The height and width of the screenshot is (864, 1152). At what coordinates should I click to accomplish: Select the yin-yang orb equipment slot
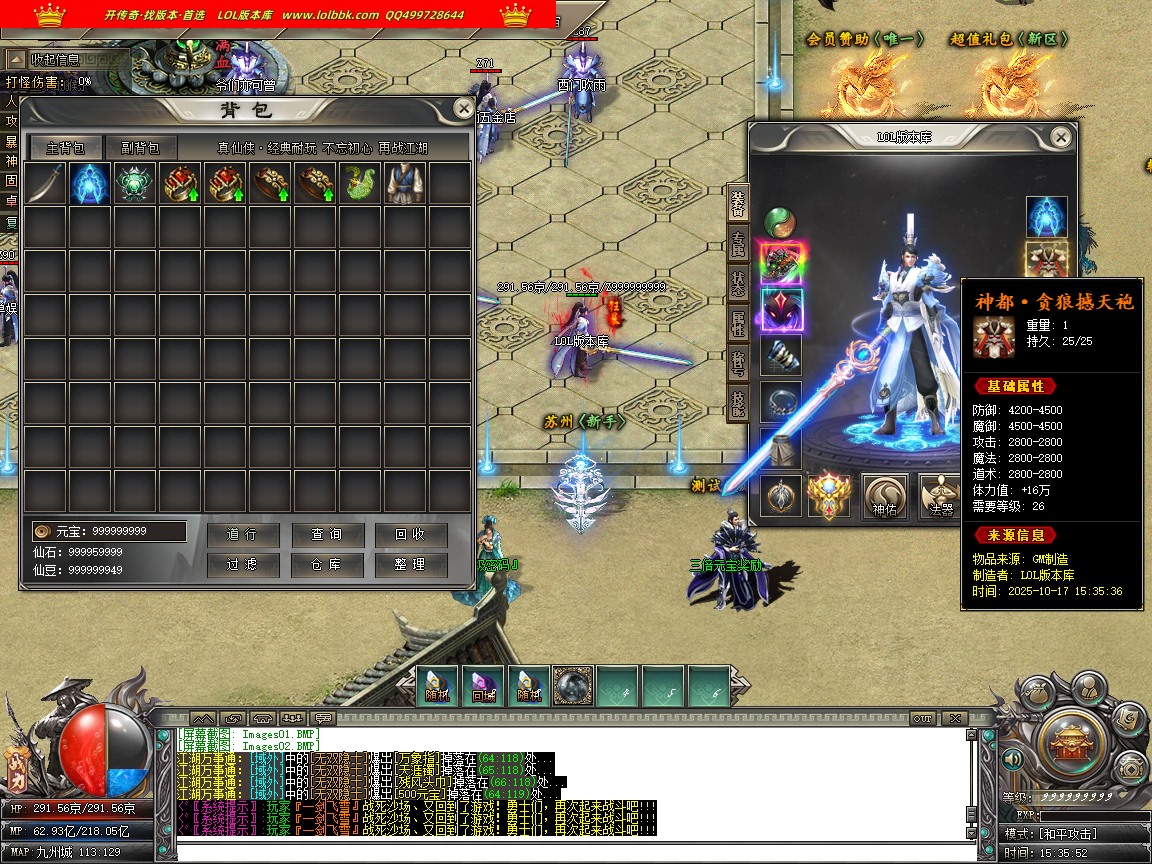click(x=780, y=222)
